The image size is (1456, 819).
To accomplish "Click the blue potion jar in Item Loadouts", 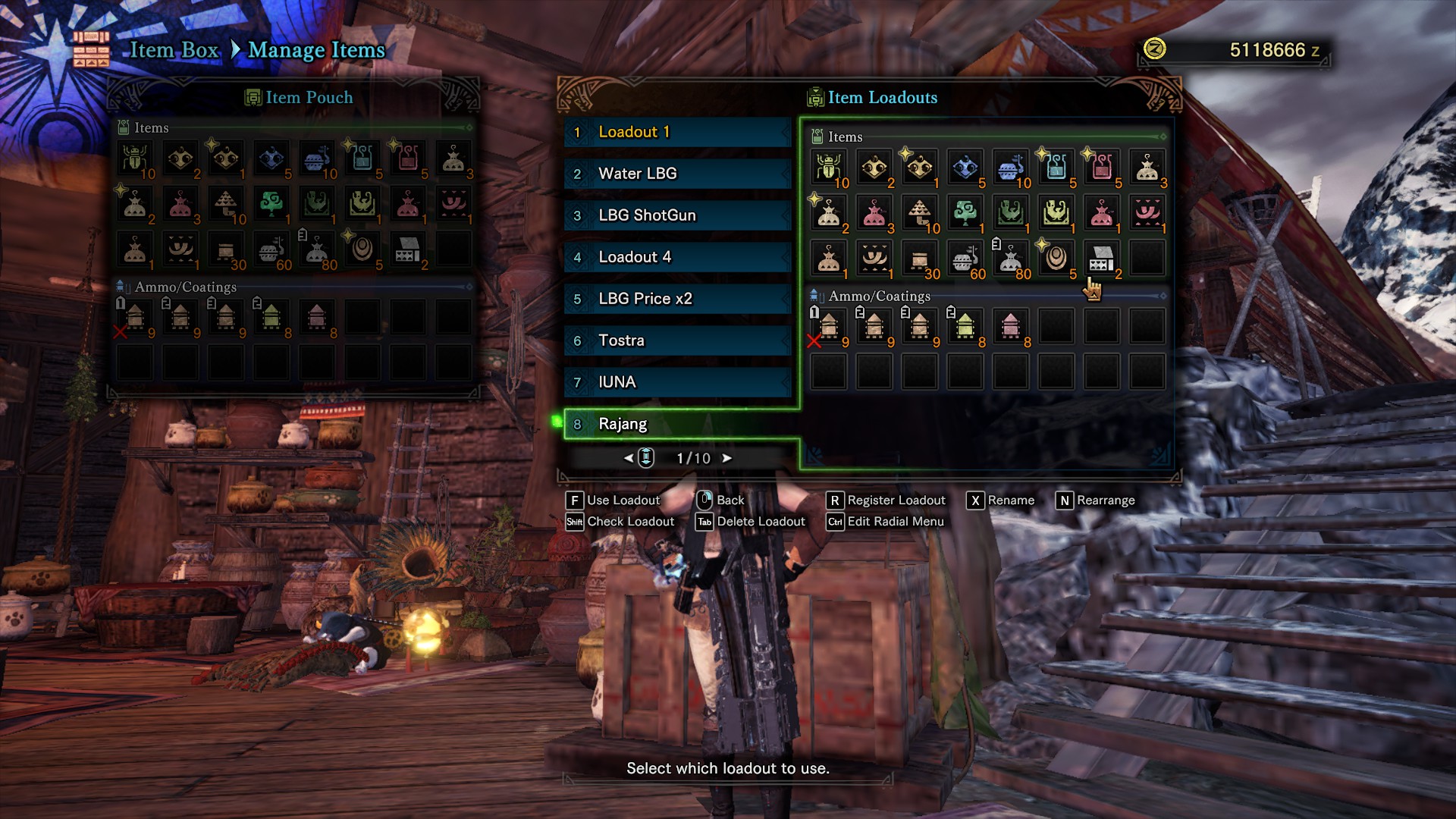I will click(x=1056, y=168).
